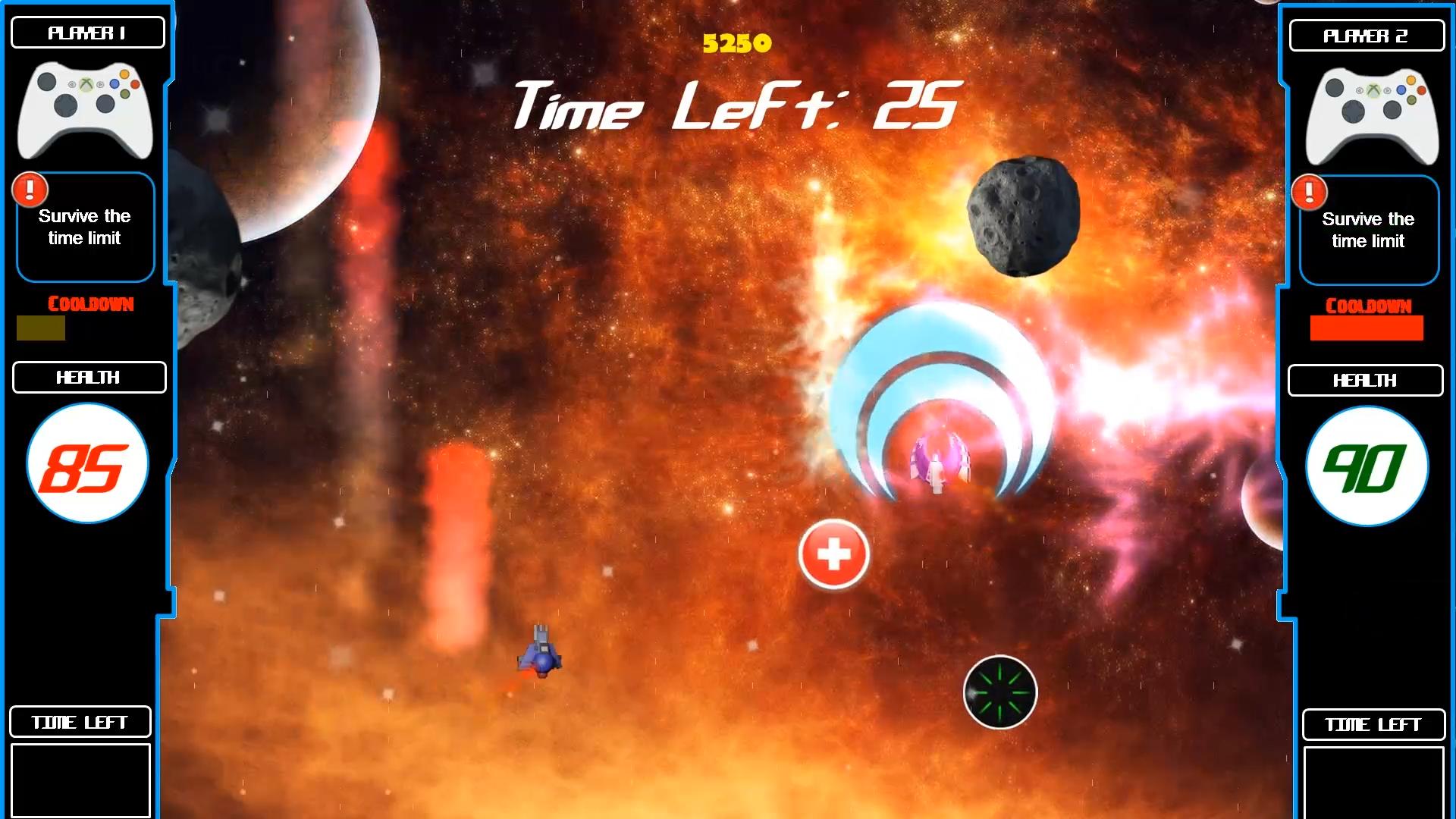Click the HEALTH label on Player 2 panel
This screenshot has height=819, width=1456.
[x=1365, y=380]
